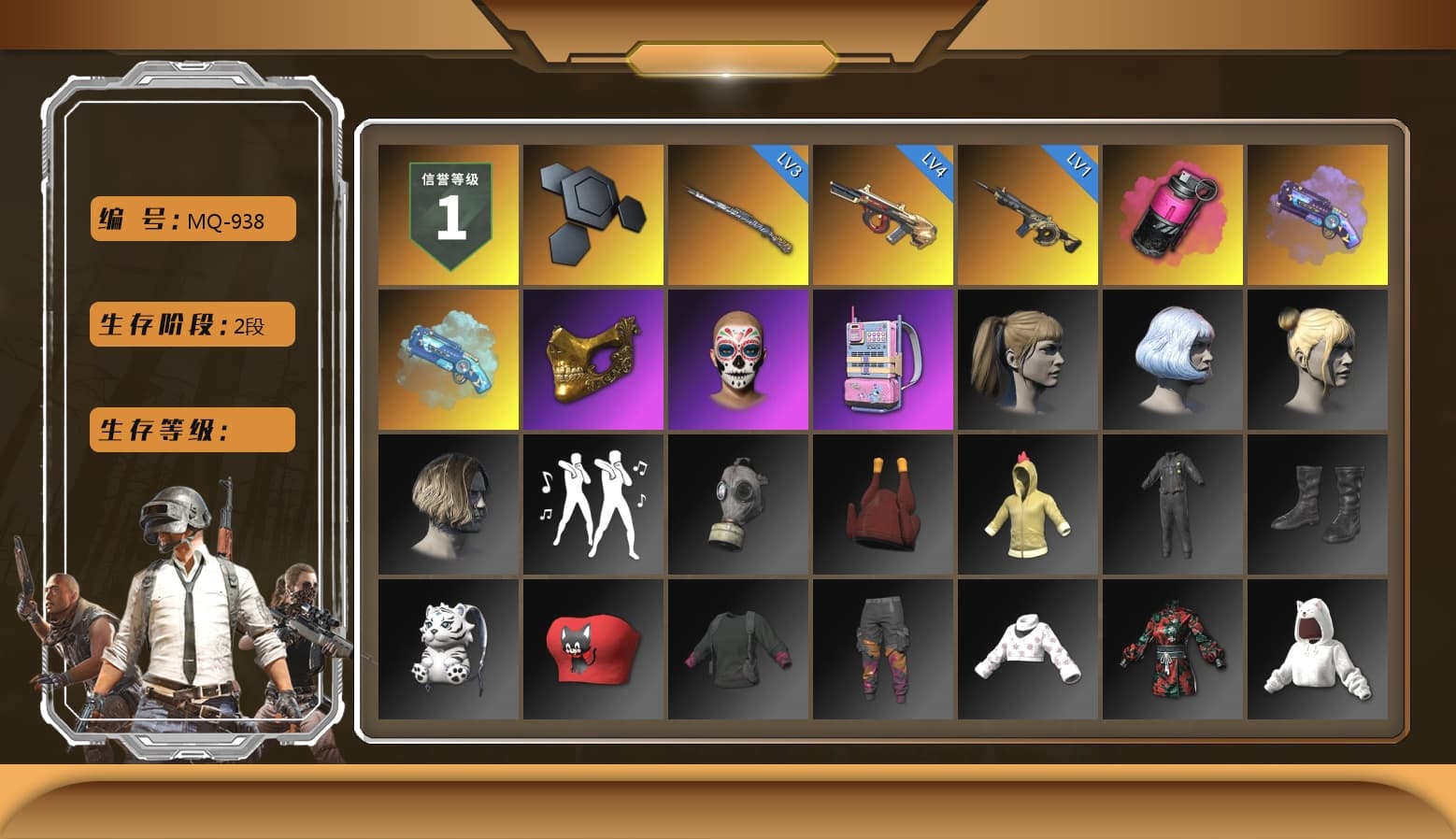
Task: View the LV1 rifle skin
Action: 1028,215
